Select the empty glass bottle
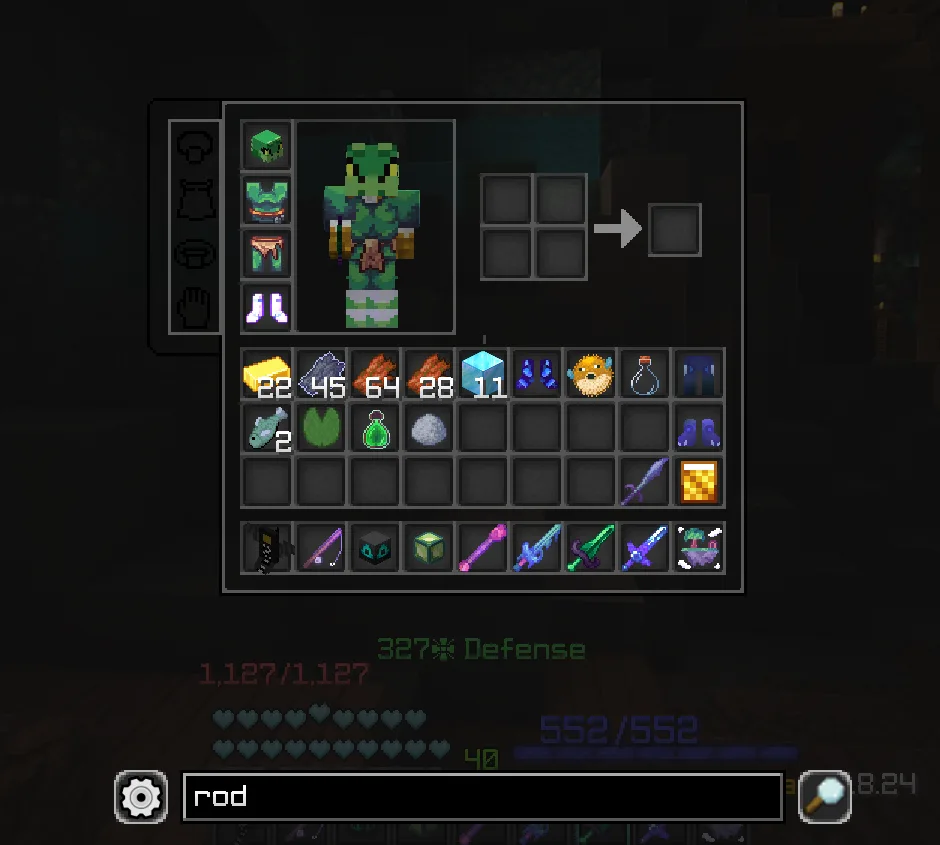This screenshot has width=940, height=845. tap(645, 374)
